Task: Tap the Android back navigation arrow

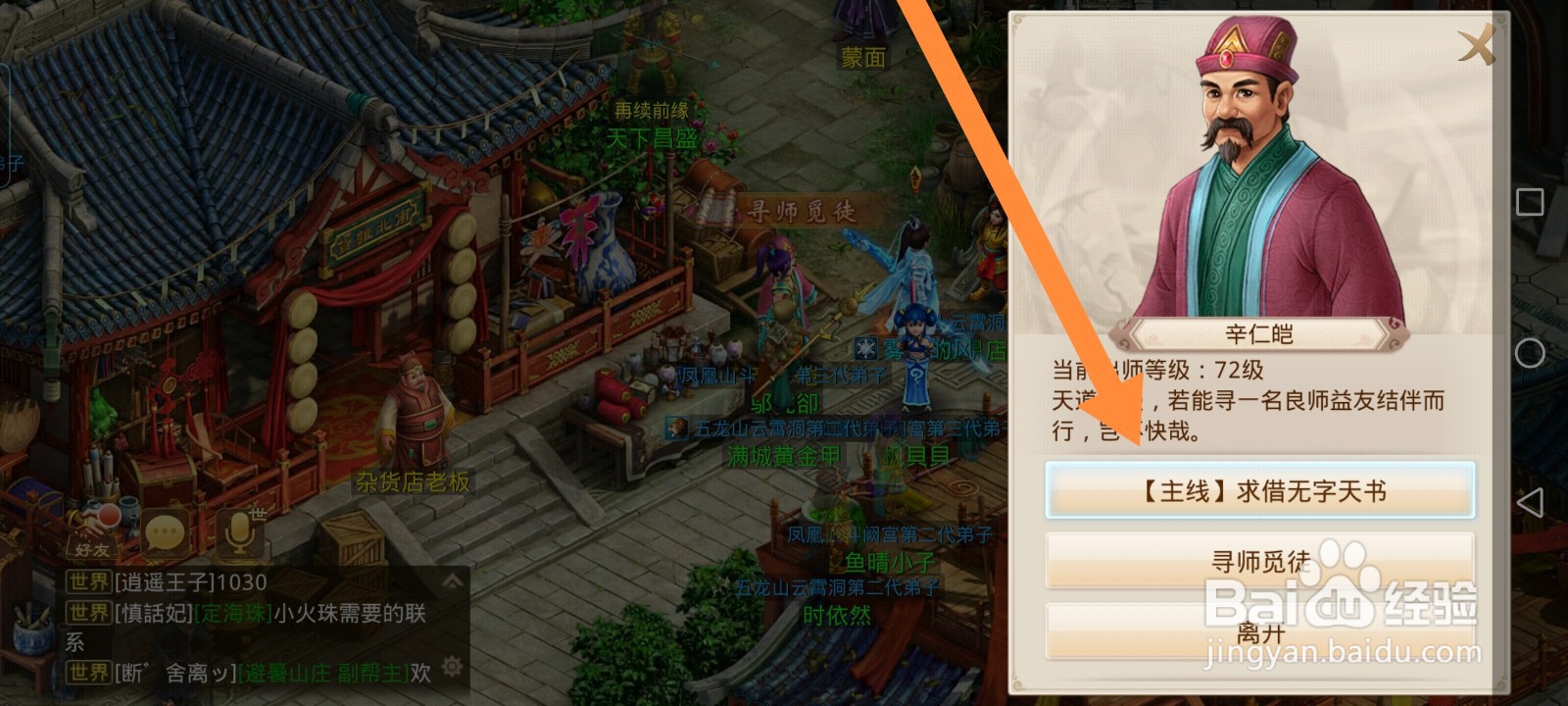Action: click(x=1530, y=501)
